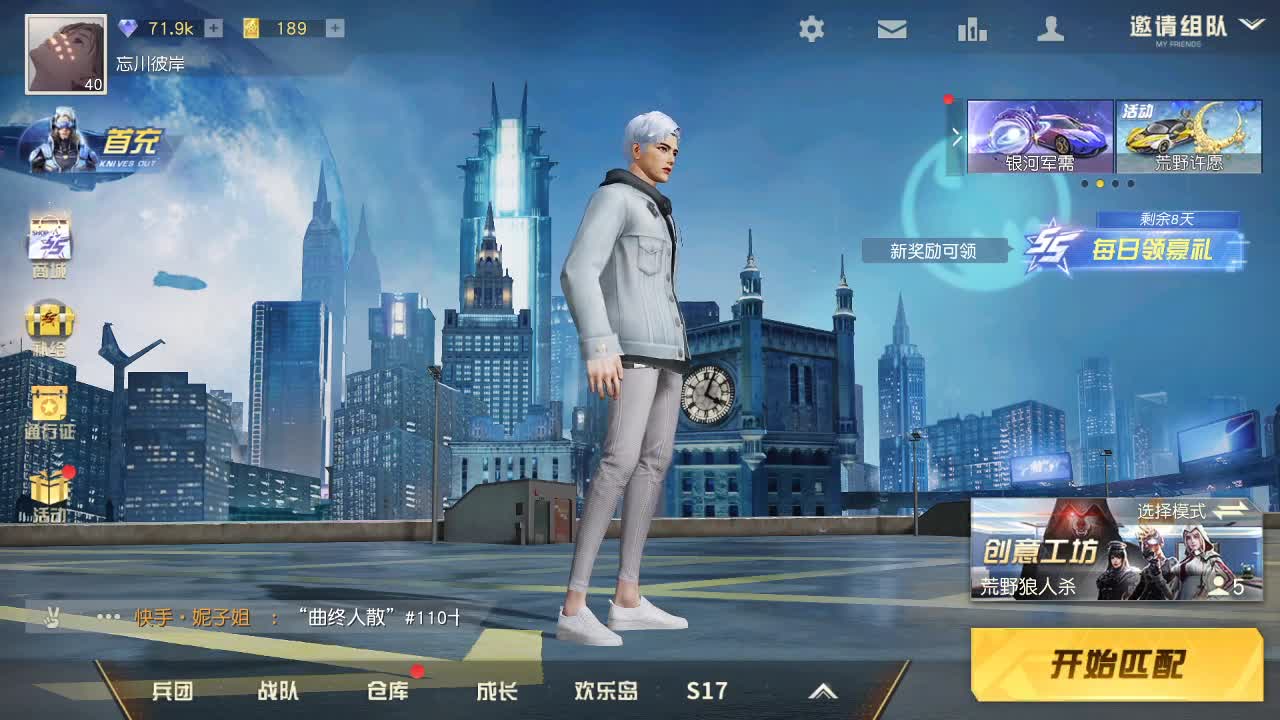Open the player profile icon
Image resolution: width=1280 pixels, height=720 pixels.
1050,30
